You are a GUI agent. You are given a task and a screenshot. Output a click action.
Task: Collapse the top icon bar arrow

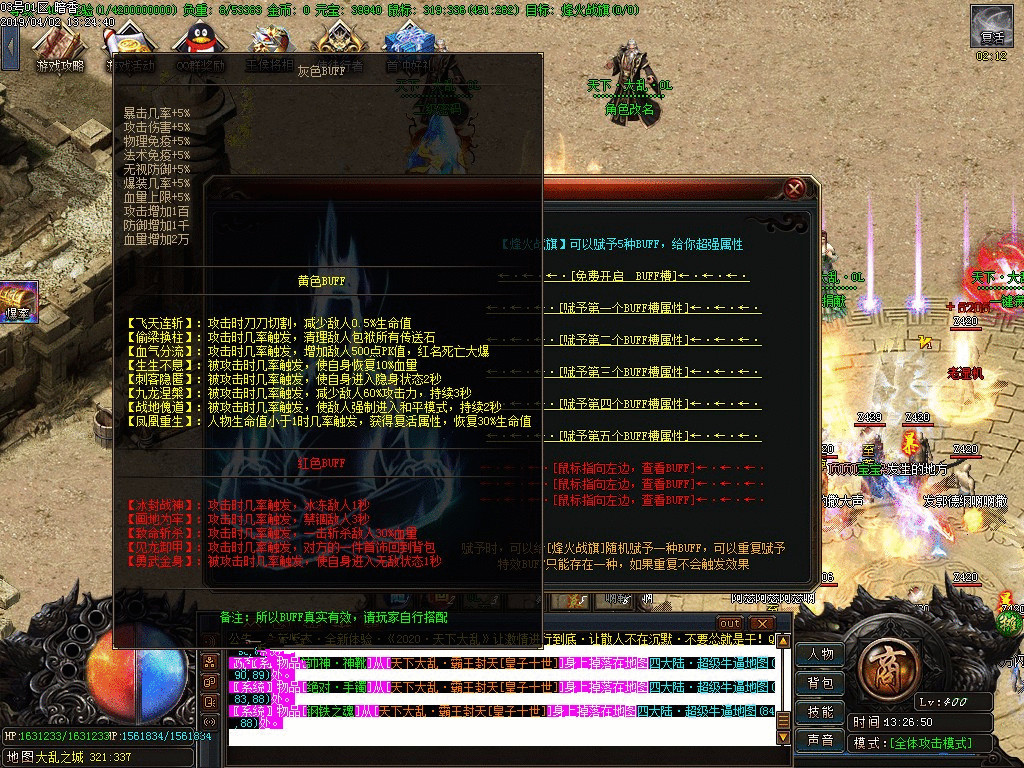pos(9,45)
